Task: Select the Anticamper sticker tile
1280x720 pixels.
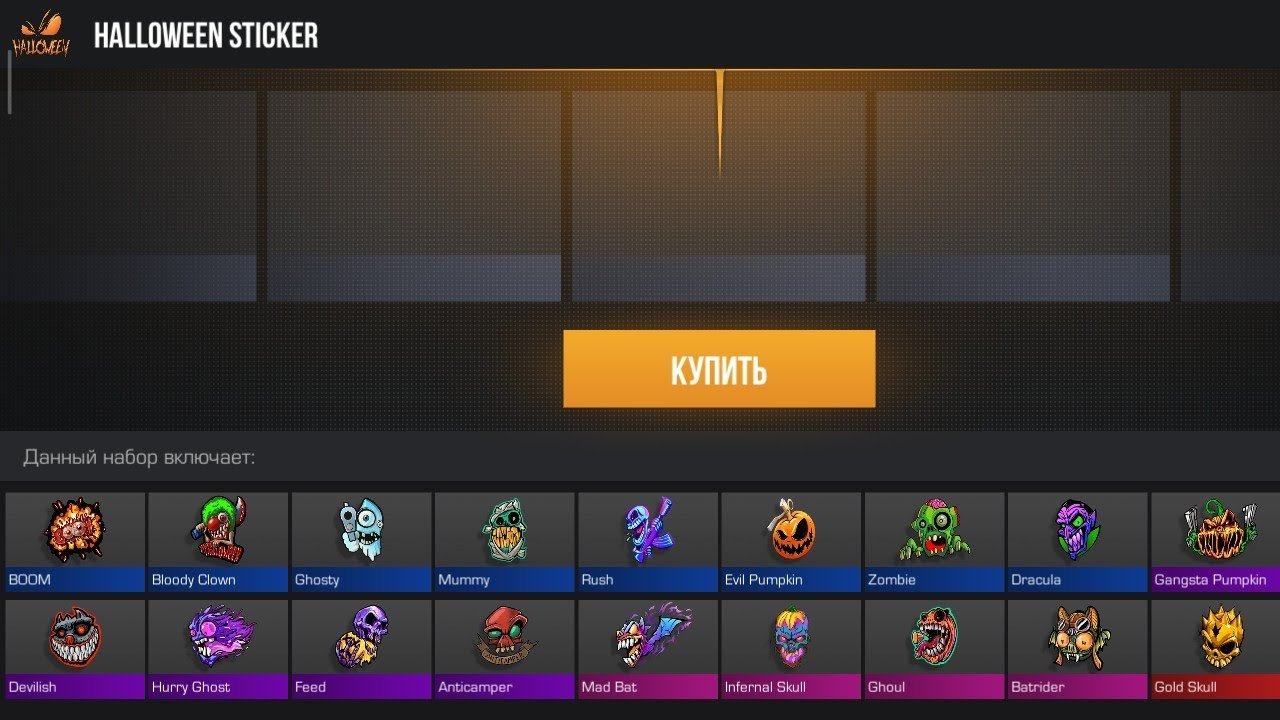Action: point(504,648)
